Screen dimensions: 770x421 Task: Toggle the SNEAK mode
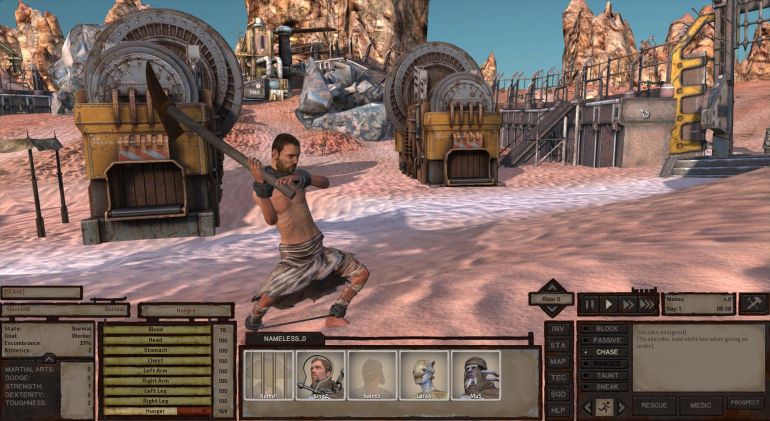tap(605, 385)
